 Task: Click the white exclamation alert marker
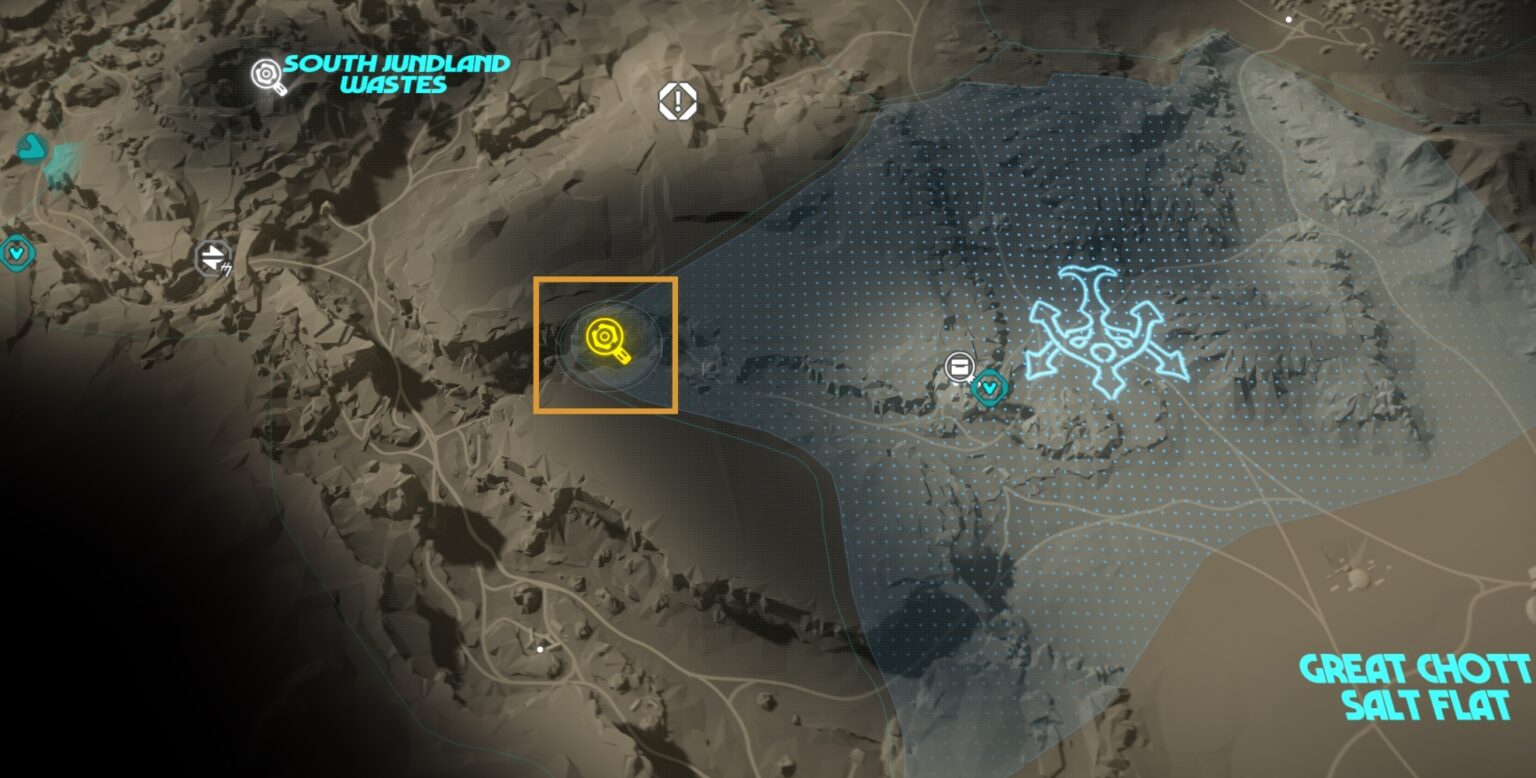678,99
